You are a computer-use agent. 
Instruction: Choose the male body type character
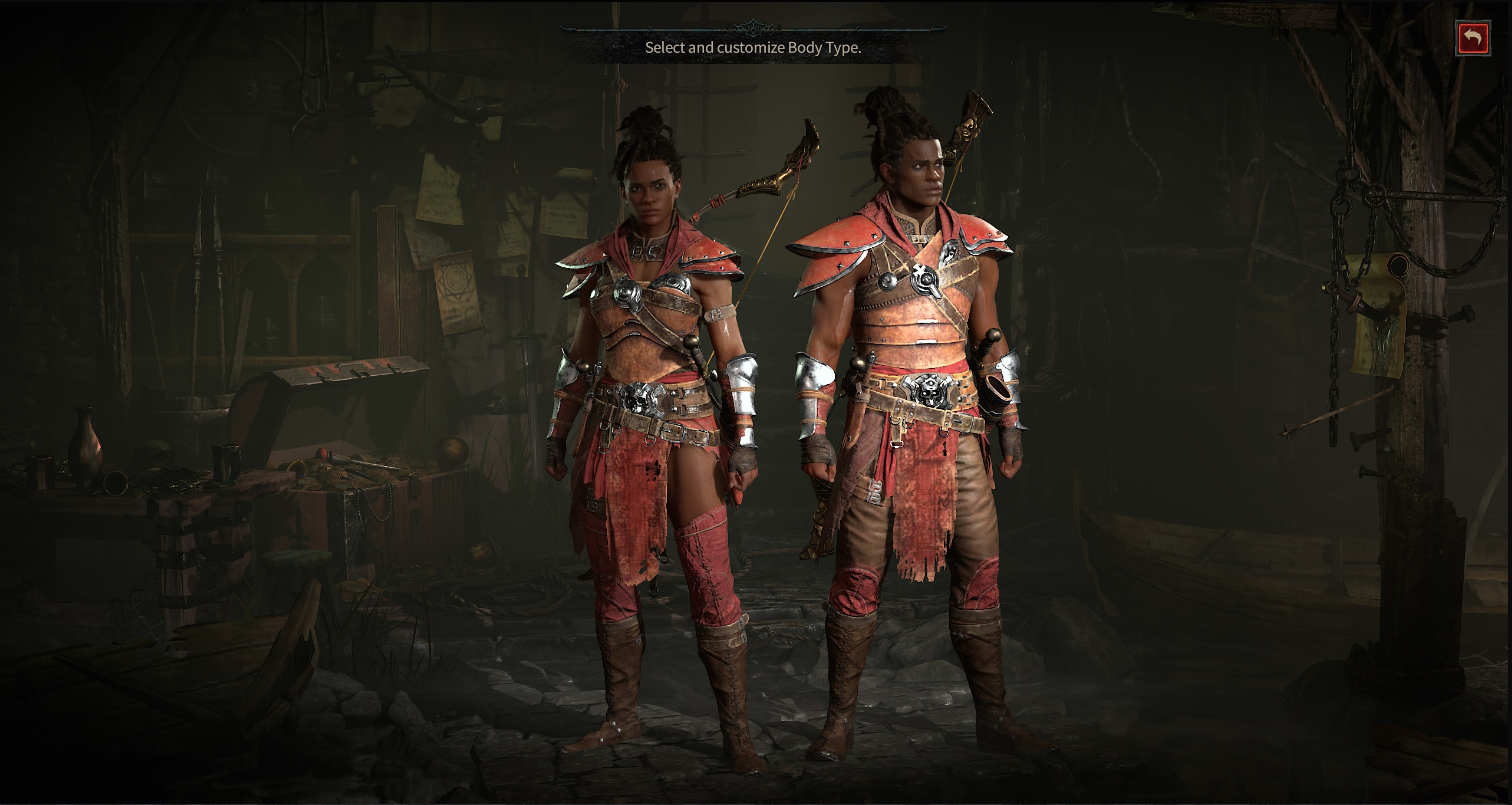click(908, 400)
